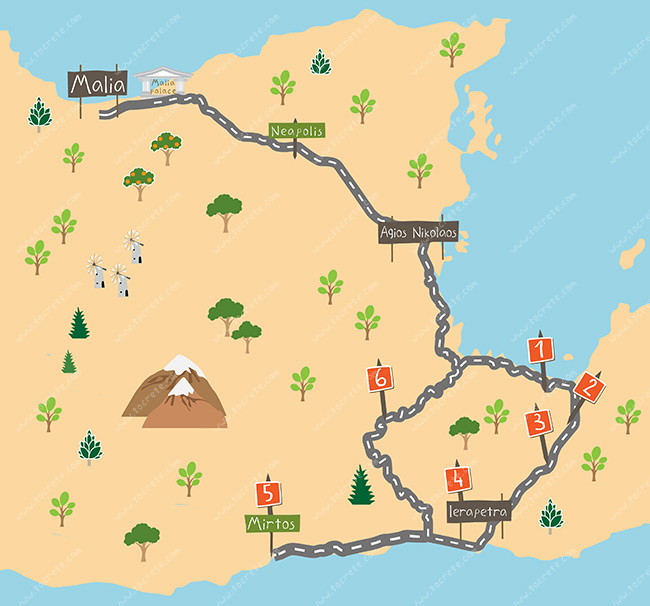Image resolution: width=650 pixels, height=606 pixels.
Task: Open the Malia Palace icon
Action: point(161,84)
